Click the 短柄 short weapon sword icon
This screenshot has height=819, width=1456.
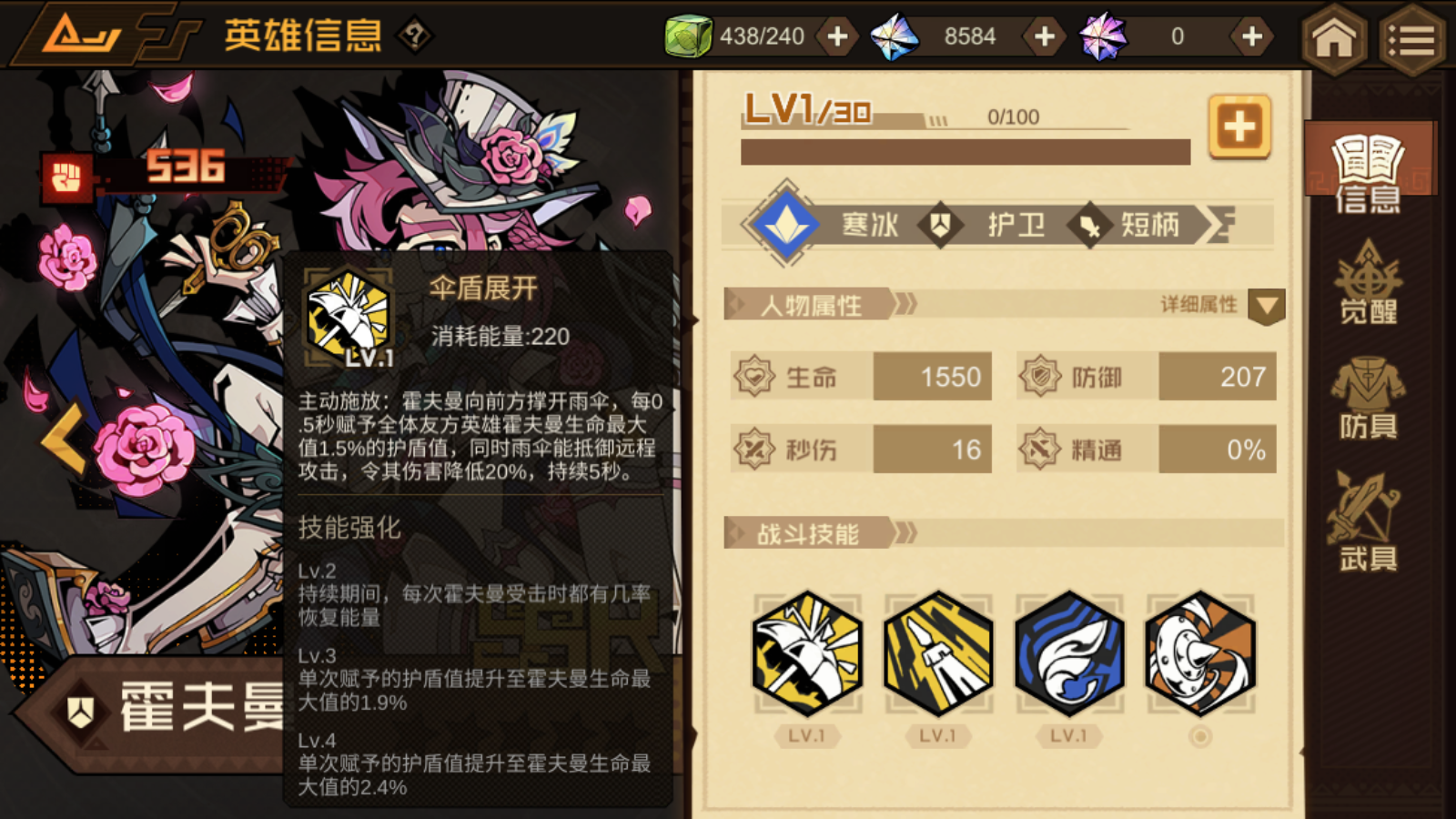click(x=1089, y=223)
